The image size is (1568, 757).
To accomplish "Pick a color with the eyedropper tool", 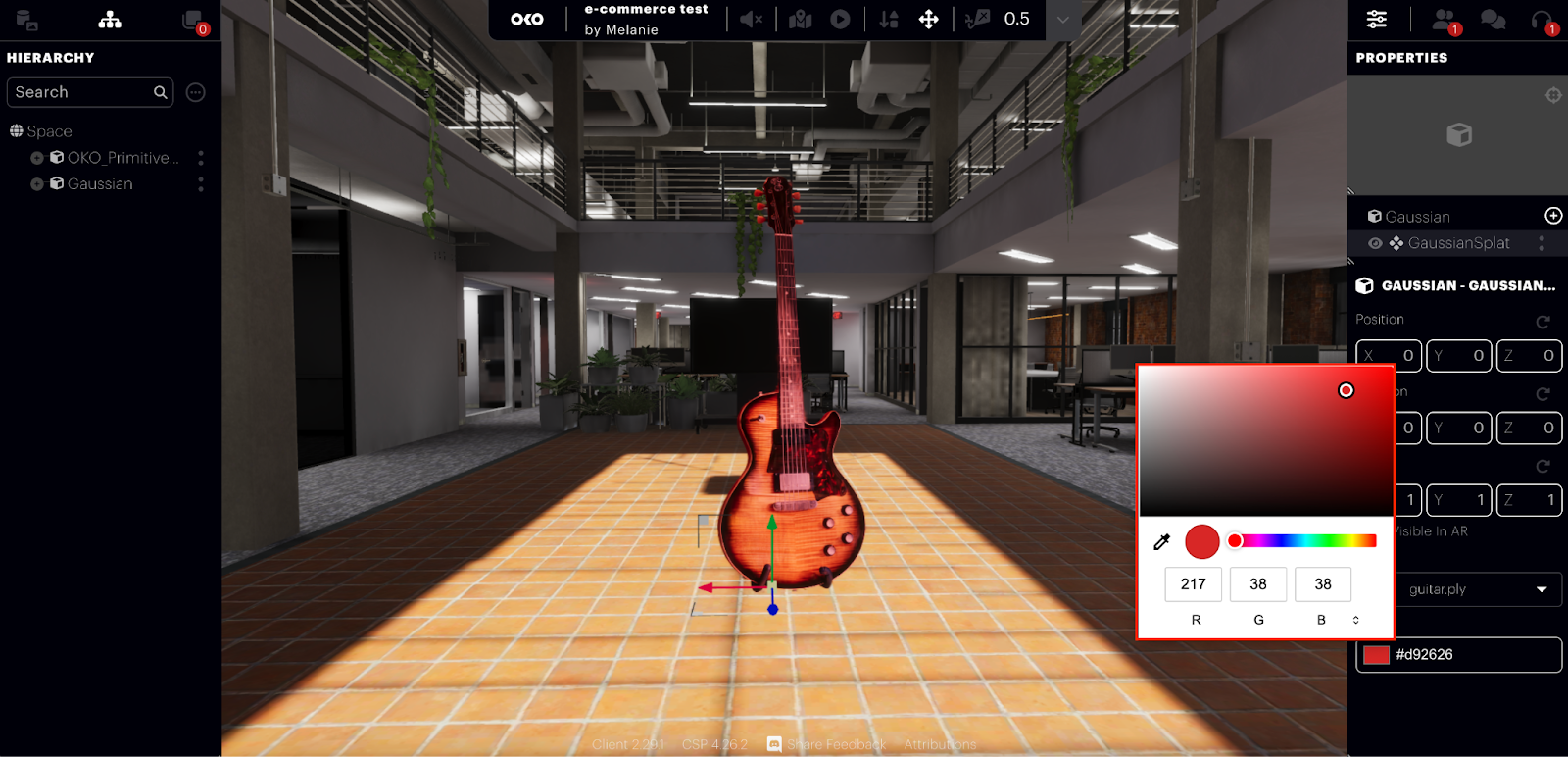I will coord(1162,541).
